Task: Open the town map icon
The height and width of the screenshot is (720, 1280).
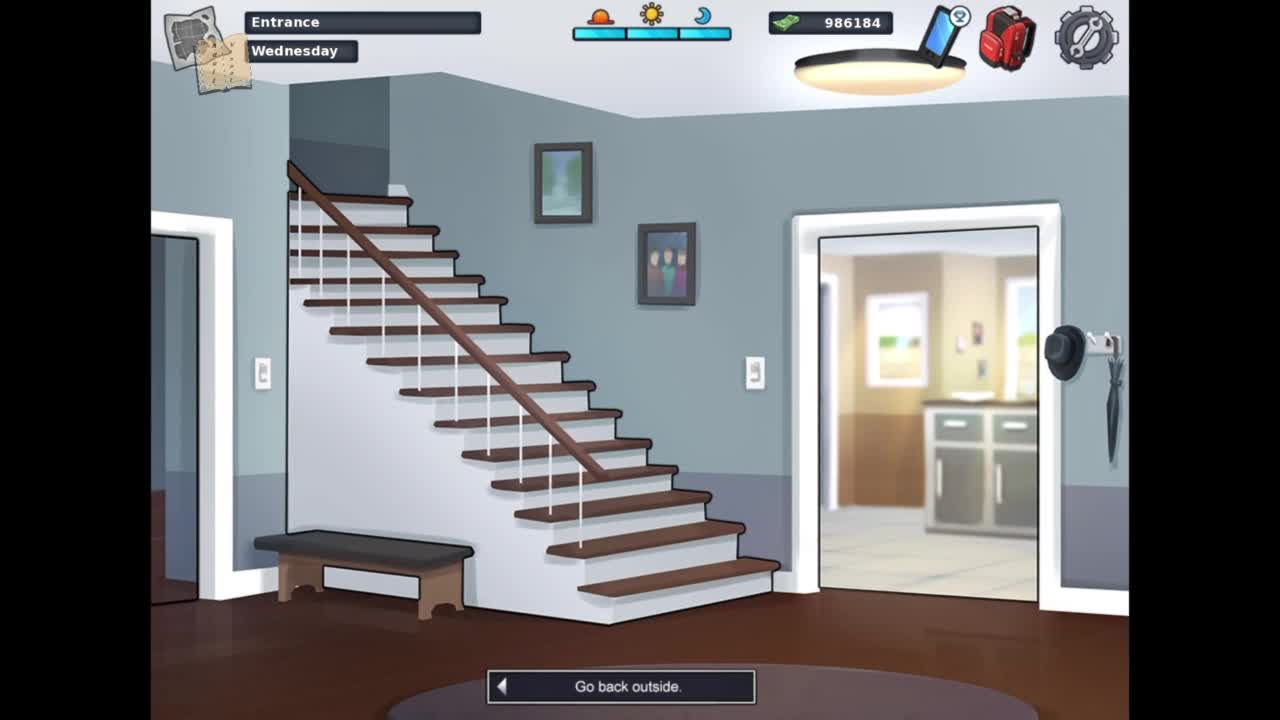Action: [x=207, y=49]
